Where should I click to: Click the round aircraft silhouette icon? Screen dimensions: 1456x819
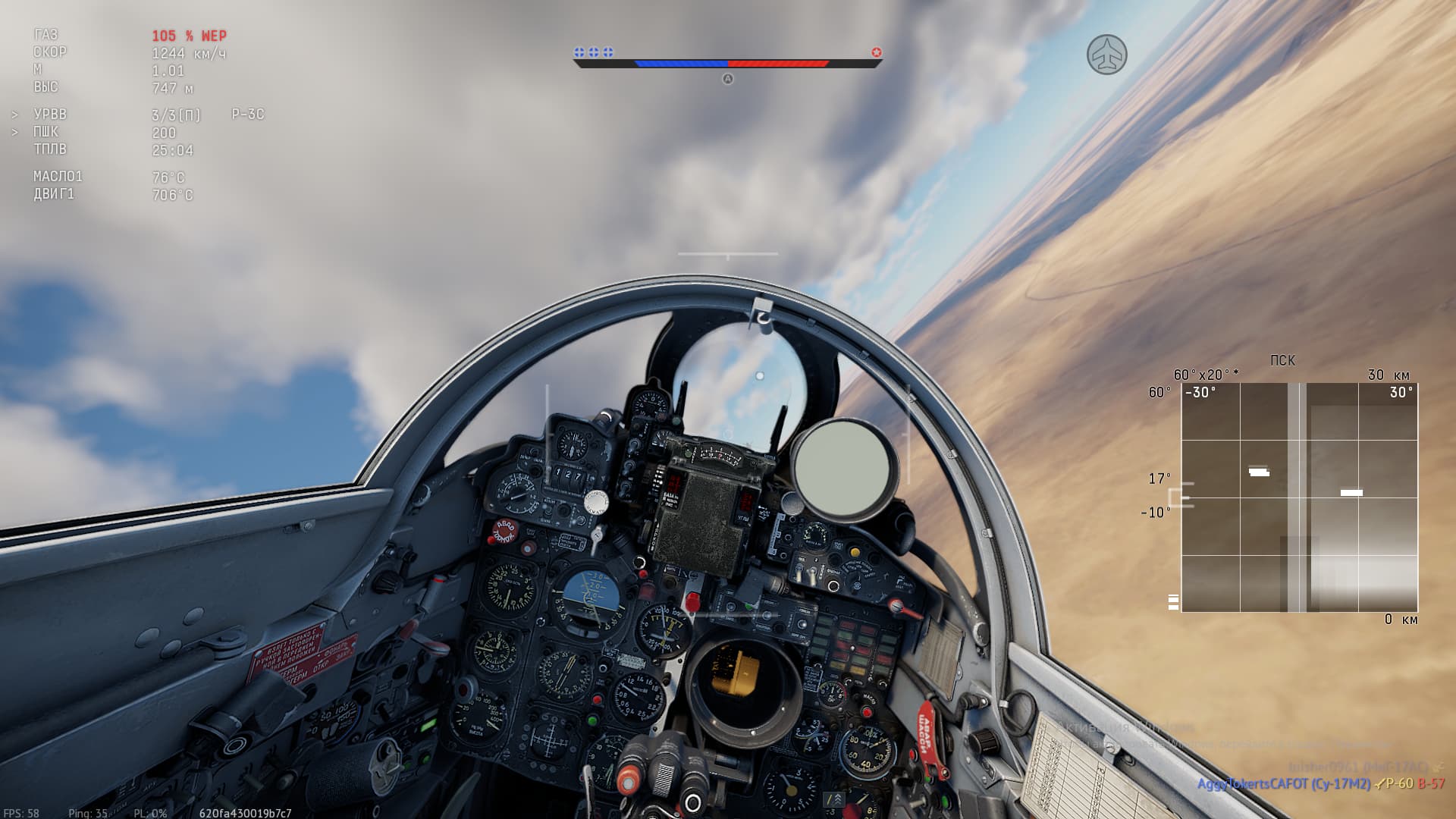tap(1106, 55)
